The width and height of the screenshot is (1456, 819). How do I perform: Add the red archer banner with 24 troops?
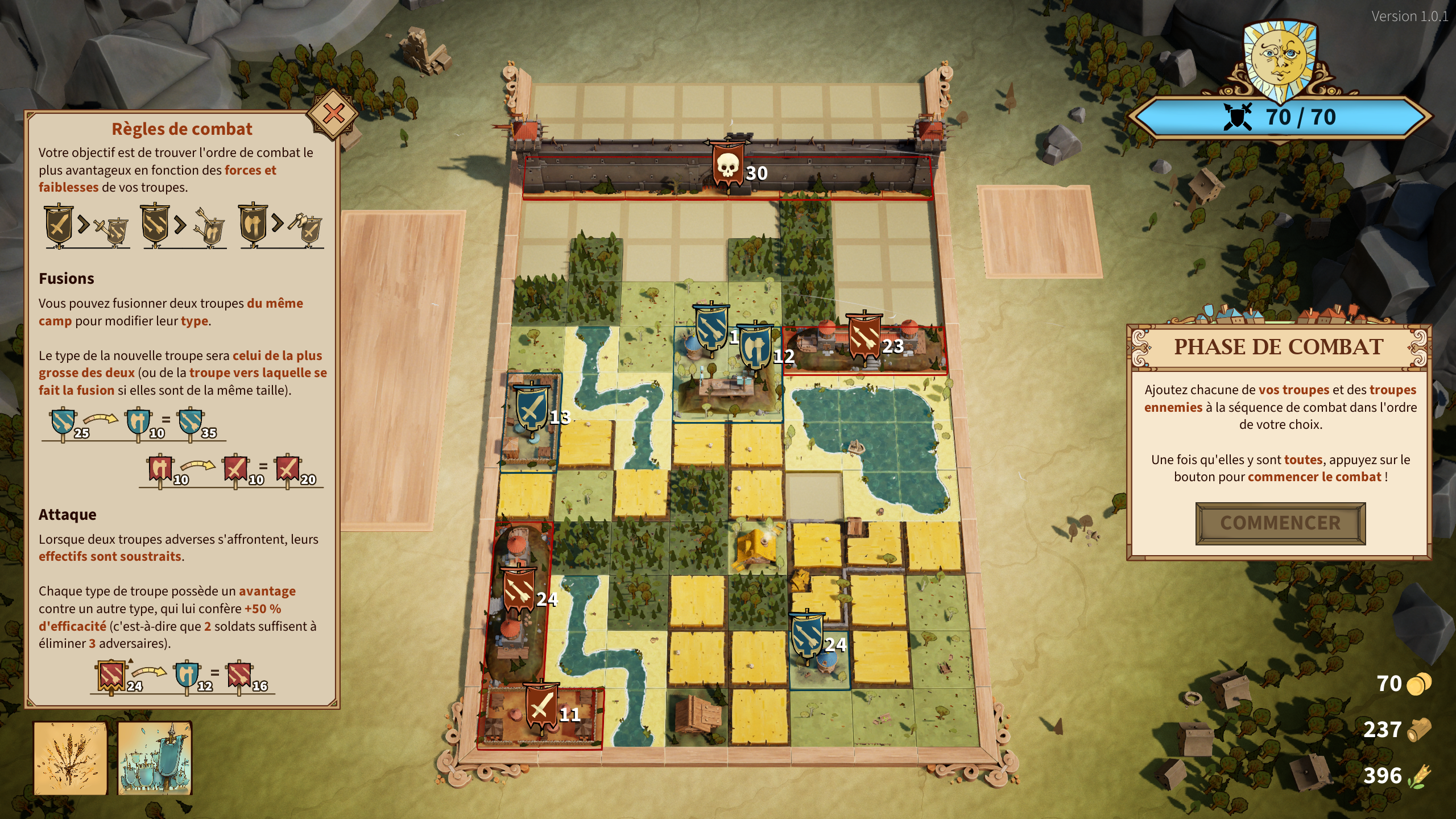tap(518, 590)
